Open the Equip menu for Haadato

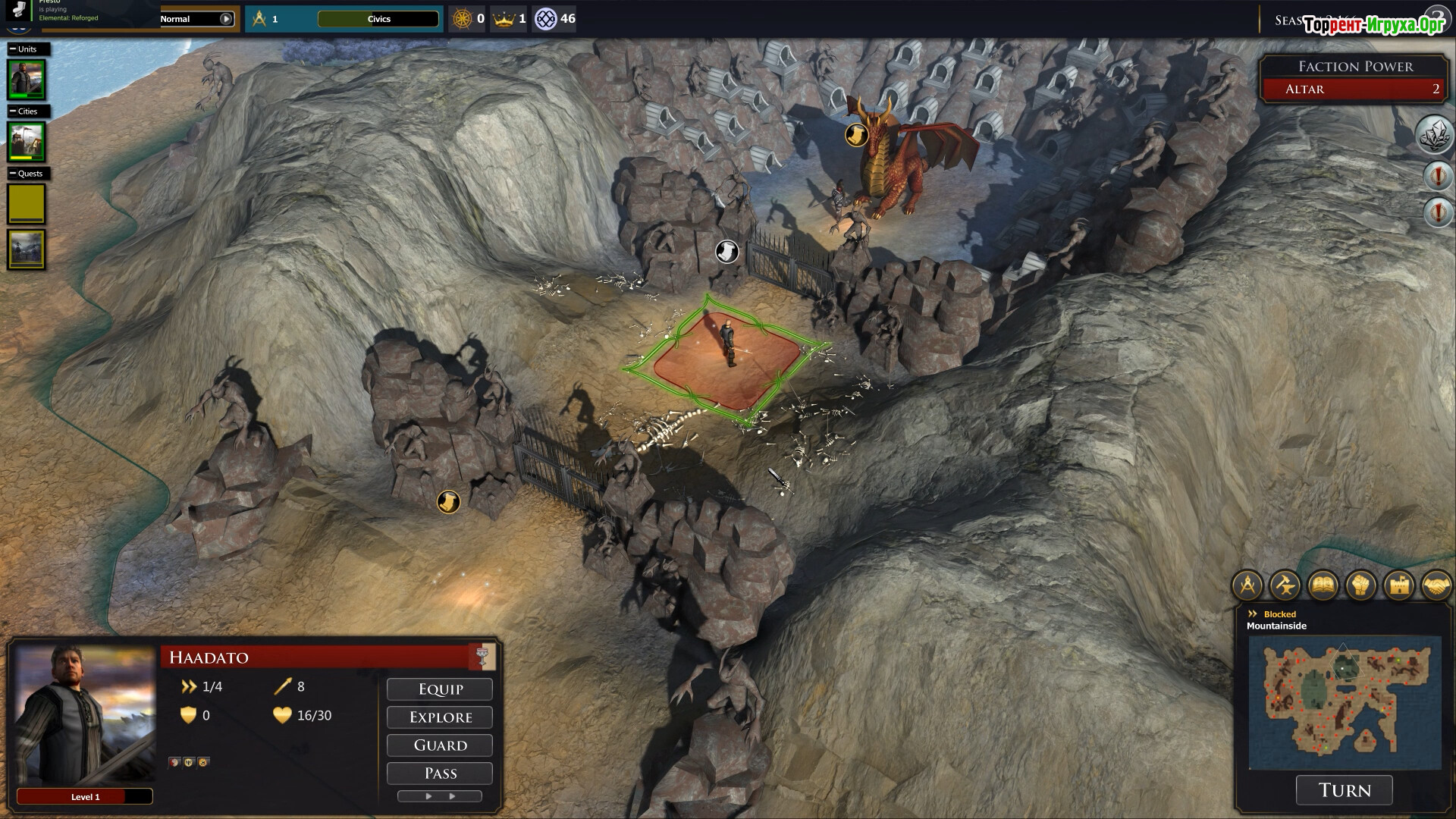(x=440, y=689)
